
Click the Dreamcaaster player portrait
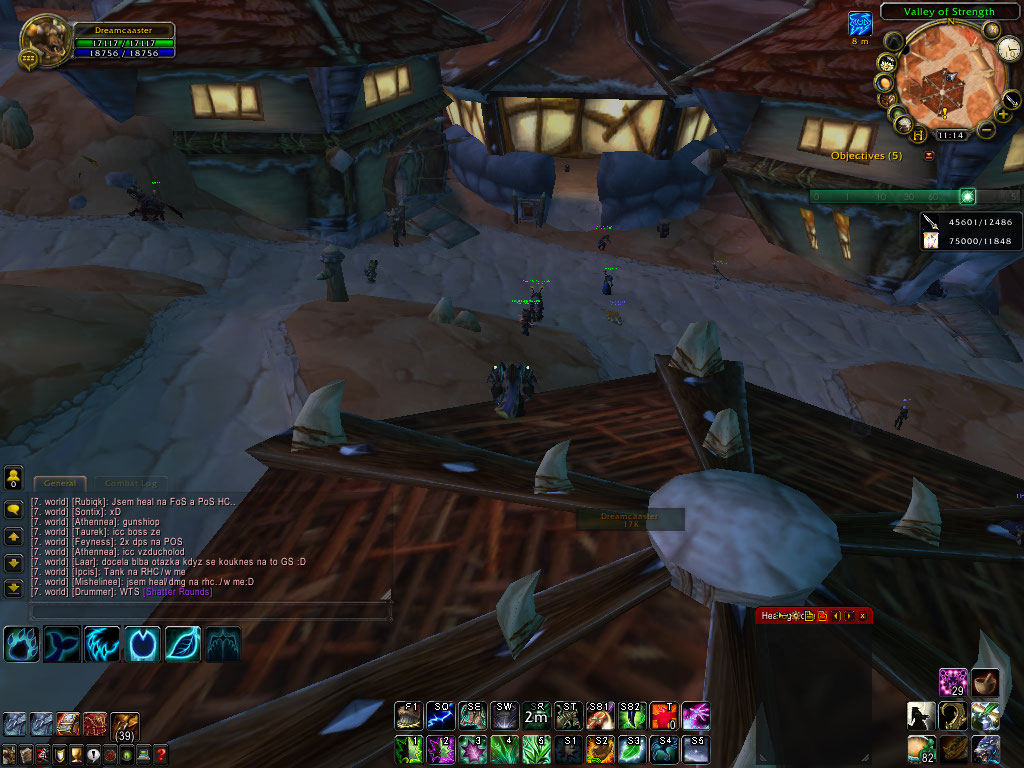pyautogui.click(x=40, y=41)
